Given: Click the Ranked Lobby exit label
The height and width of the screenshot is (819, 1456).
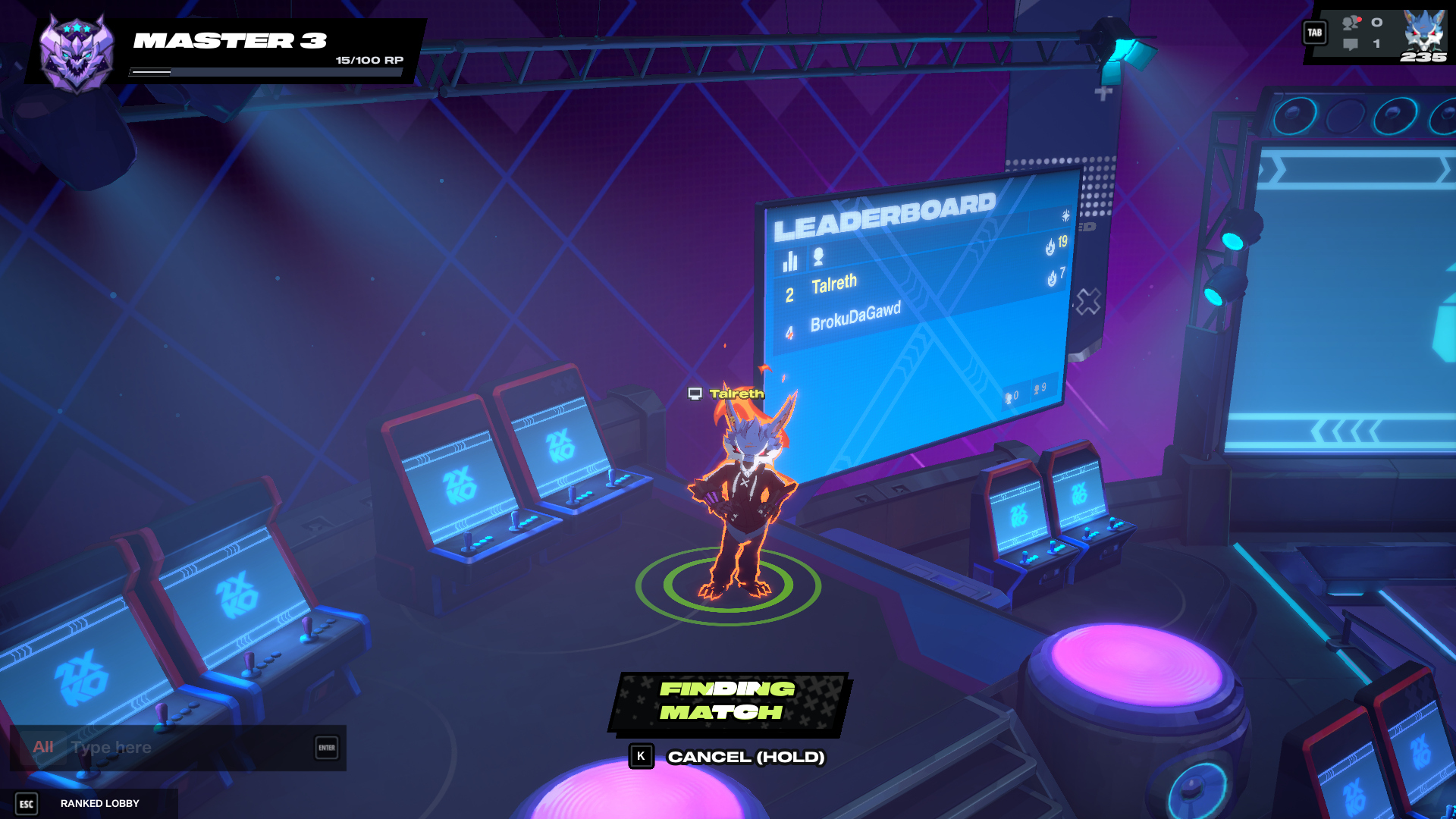Looking at the screenshot, I should pyautogui.click(x=99, y=804).
